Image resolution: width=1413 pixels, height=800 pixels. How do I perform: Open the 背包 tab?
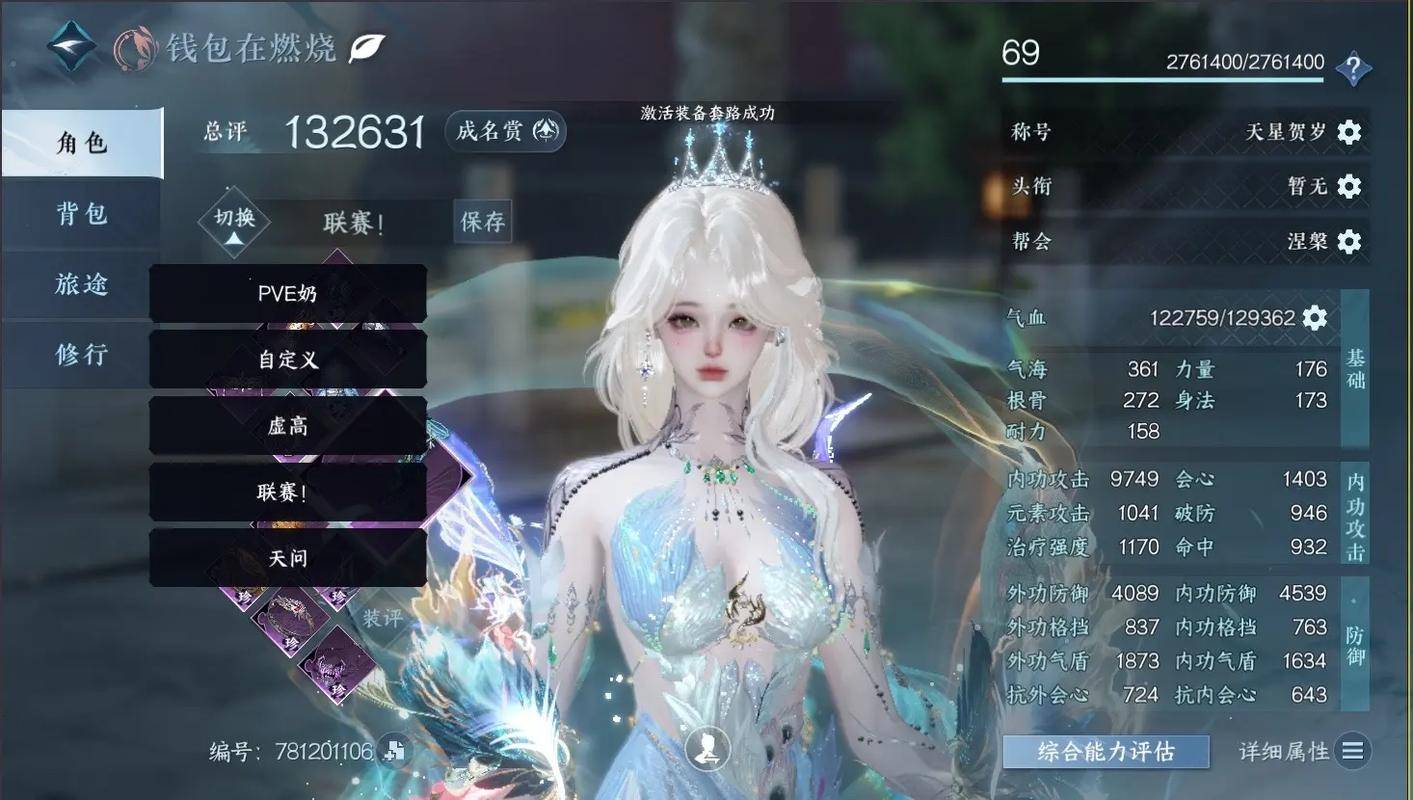(x=82, y=214)
